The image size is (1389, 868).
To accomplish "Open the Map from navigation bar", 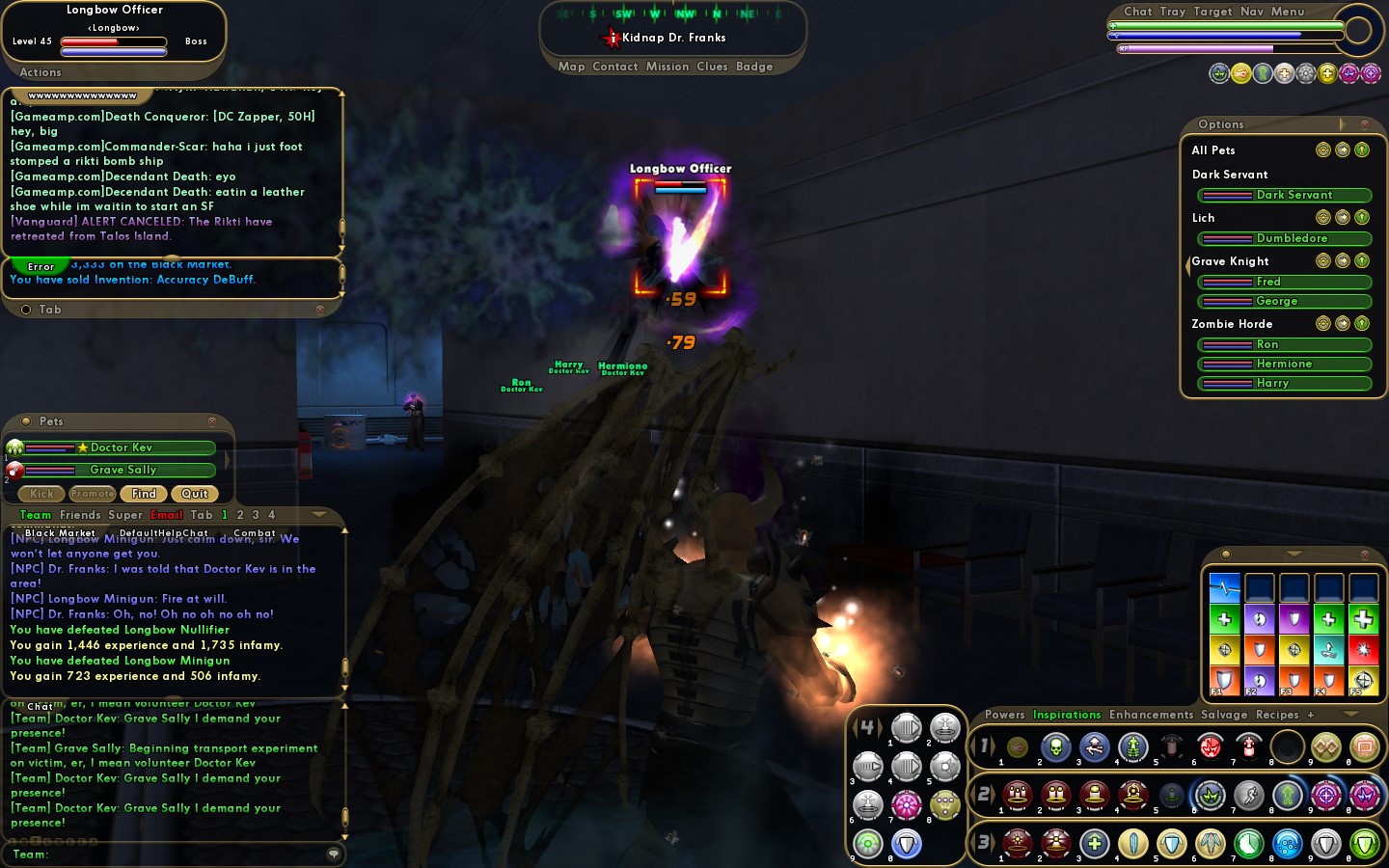I will coord(571,67).
